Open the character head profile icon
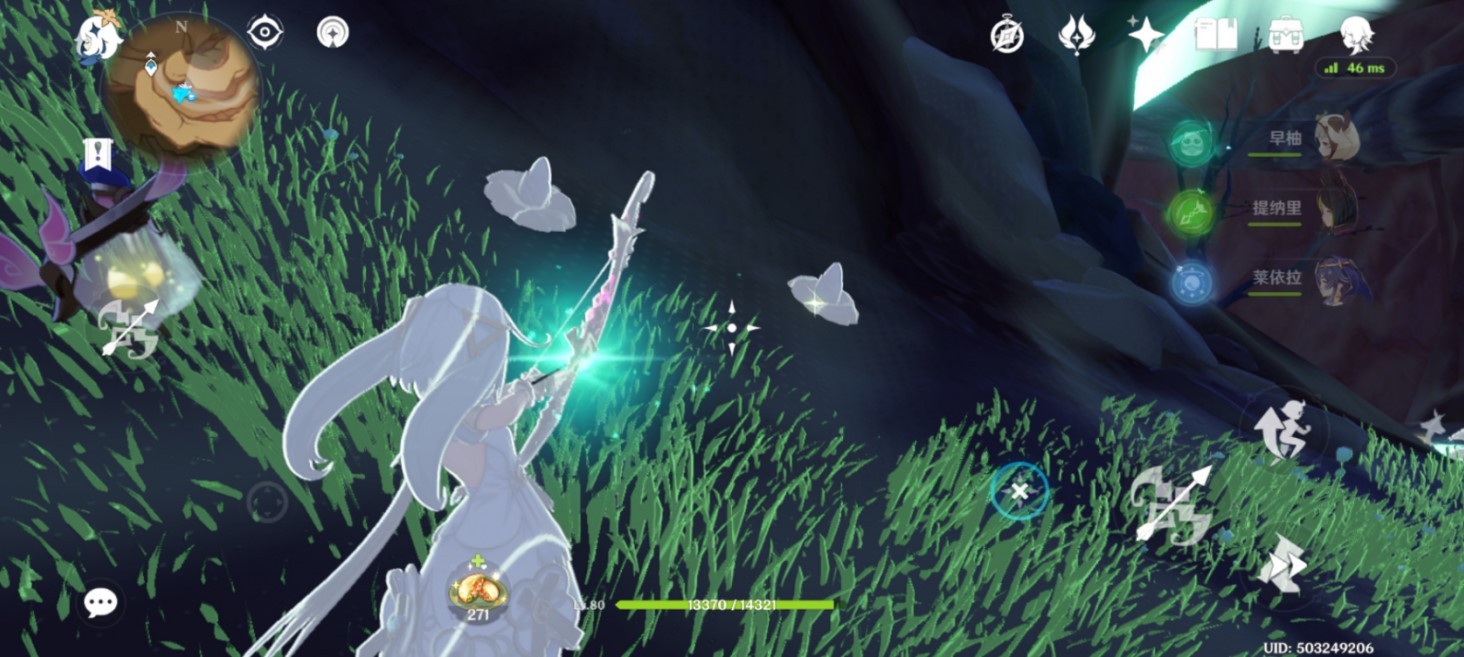Viewport: 1464px width, 657px height. click(x=1356, y=35)
